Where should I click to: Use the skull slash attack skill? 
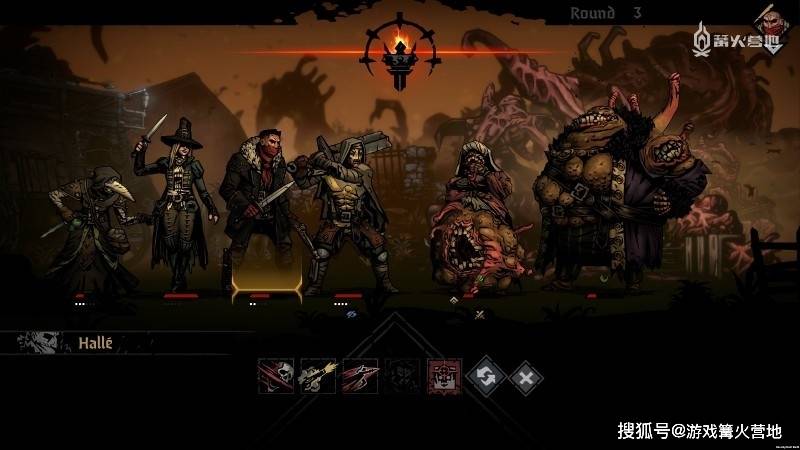(x=275, y=377)
